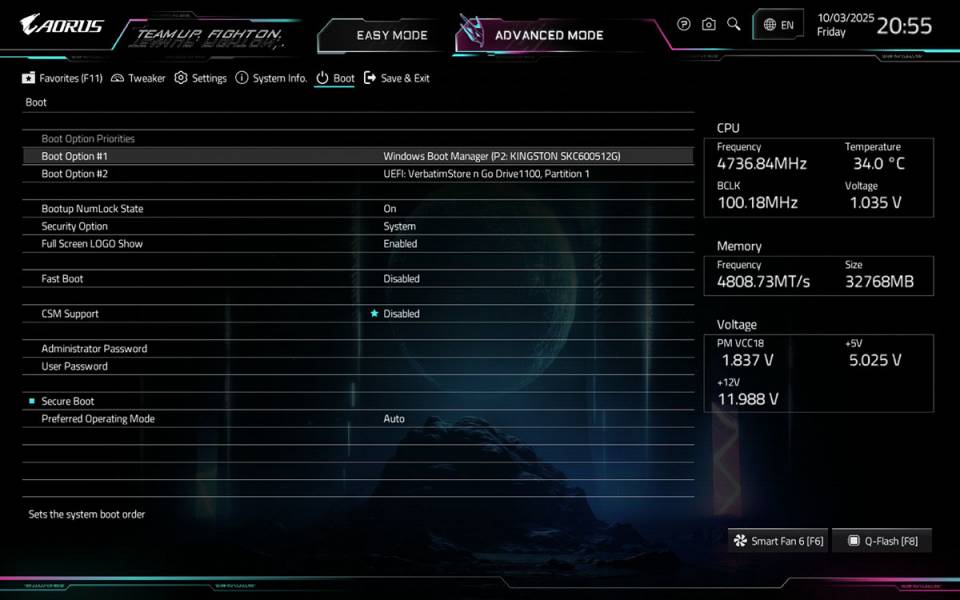Toggle the Bootup NumLock State setting
This screenshot has width=960, height=600.
click(390, 209)
